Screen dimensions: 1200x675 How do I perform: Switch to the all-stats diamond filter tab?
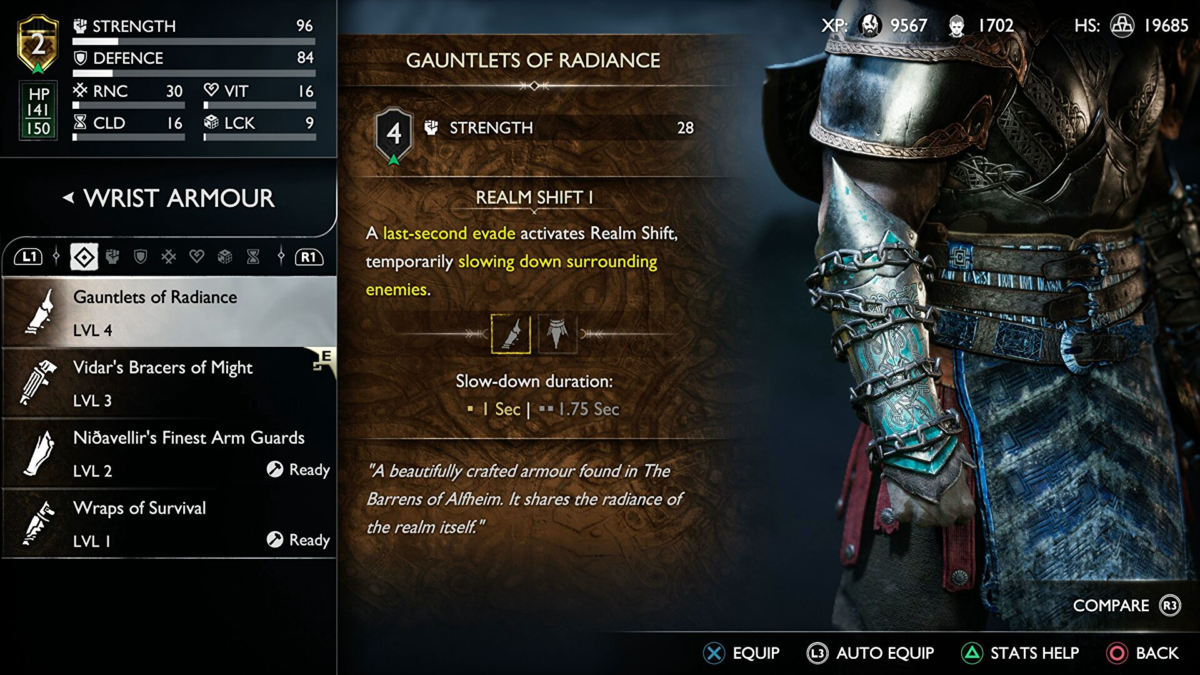coord(84,257)
